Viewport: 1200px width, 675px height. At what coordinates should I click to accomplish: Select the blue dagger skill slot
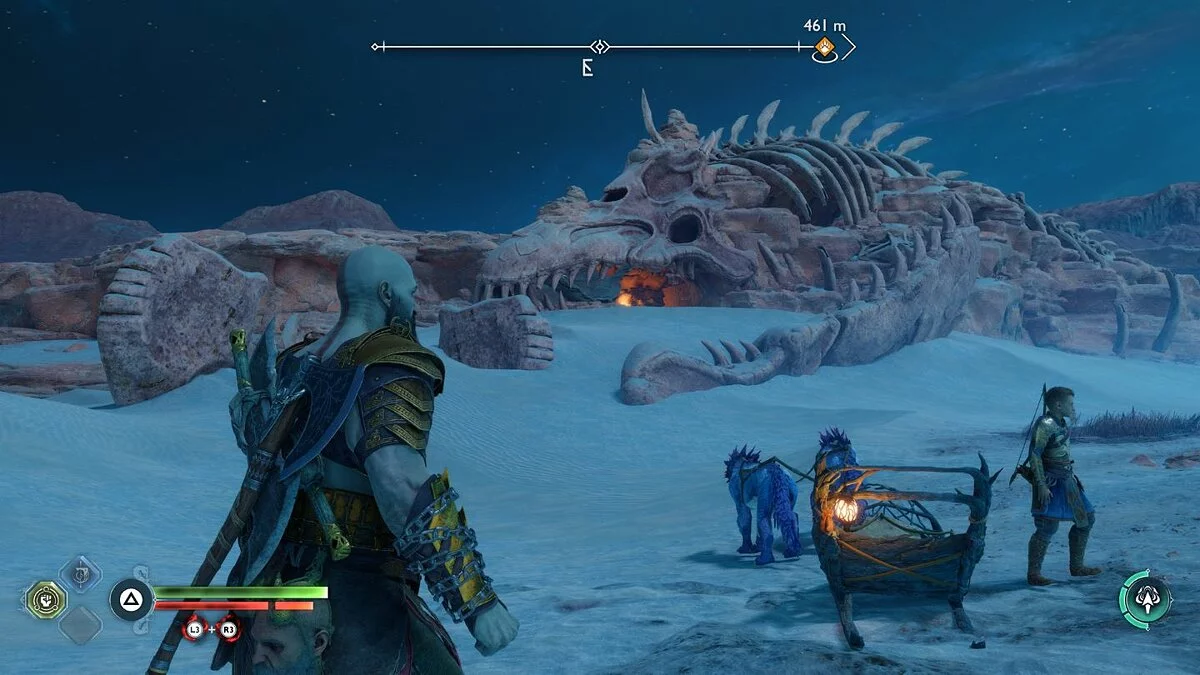tap(79, 573)
